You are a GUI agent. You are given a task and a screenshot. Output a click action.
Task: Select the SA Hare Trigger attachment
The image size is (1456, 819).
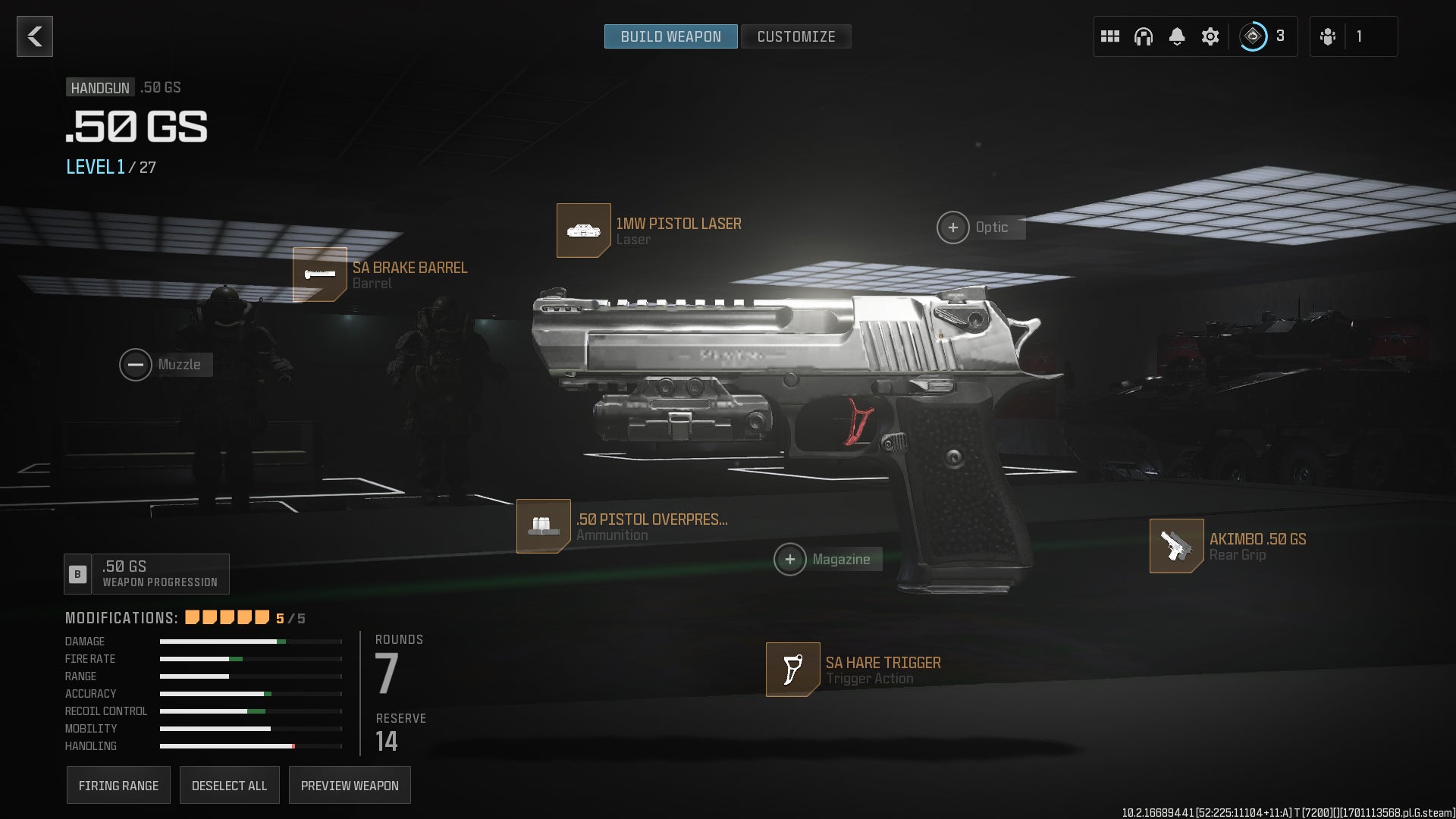pyautogui.click(x=792, y=670)
